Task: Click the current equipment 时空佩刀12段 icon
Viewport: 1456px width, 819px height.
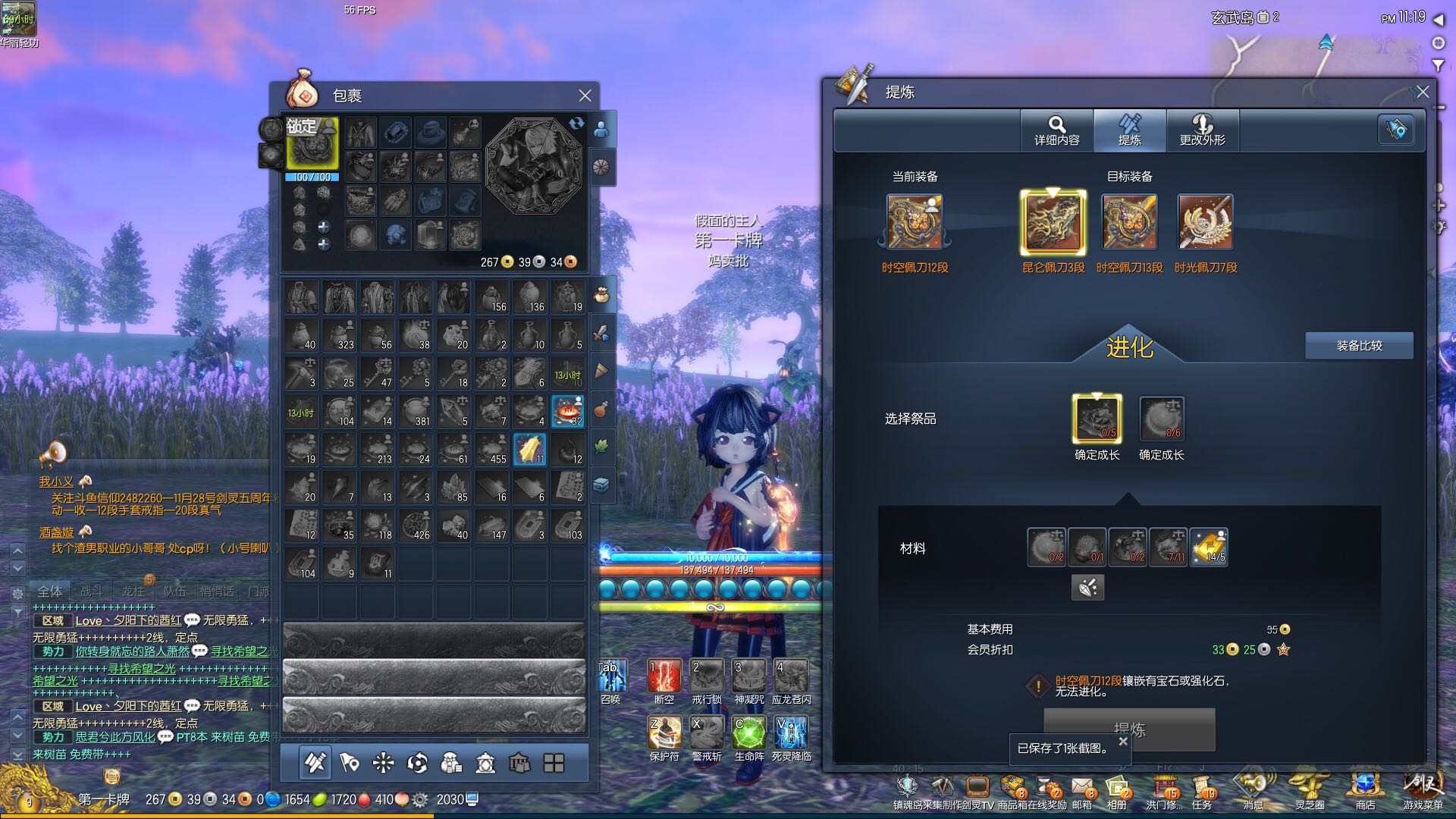Action: [915, 222]
